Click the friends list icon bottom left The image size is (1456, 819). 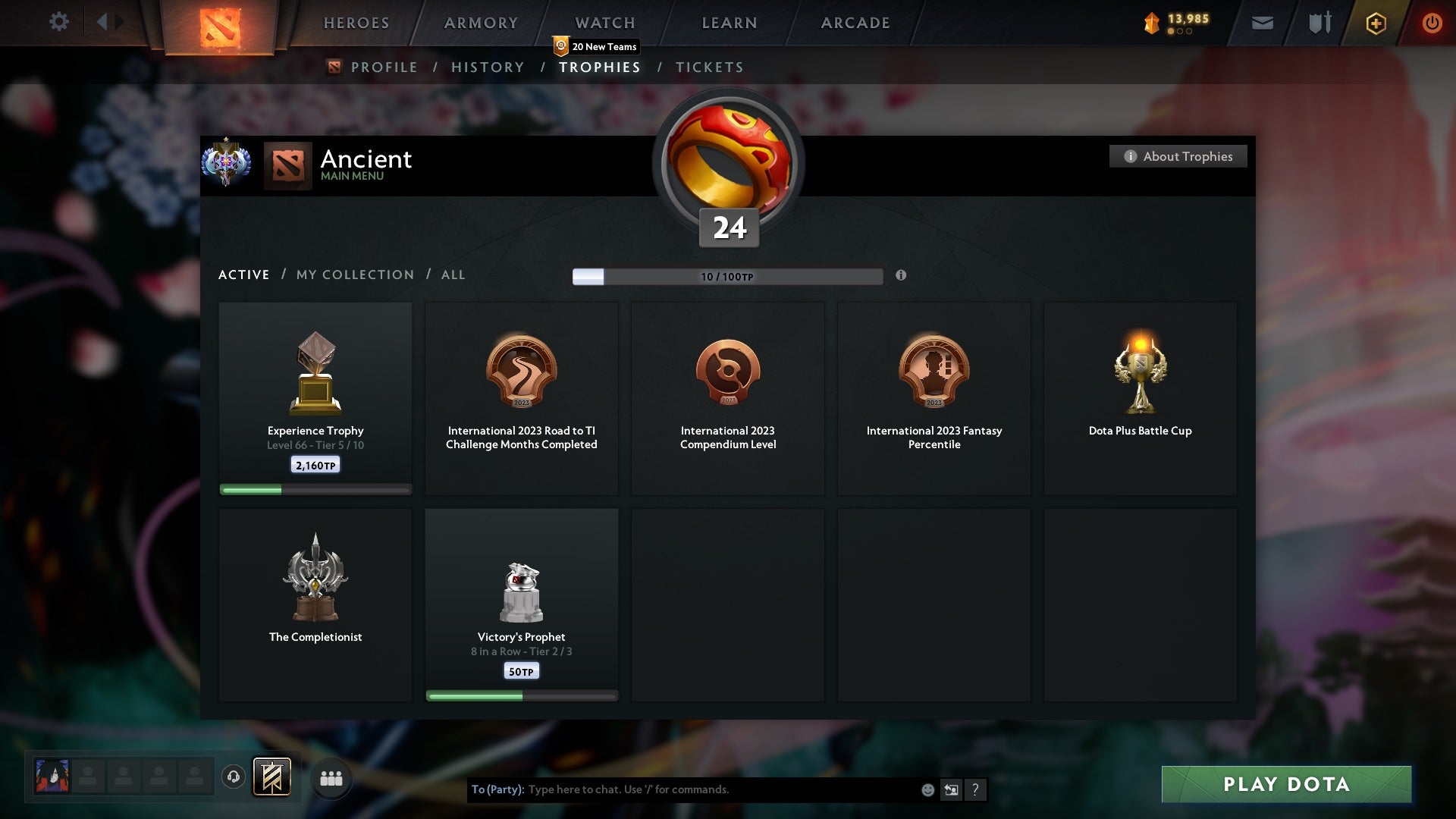(x=331, y=777)
